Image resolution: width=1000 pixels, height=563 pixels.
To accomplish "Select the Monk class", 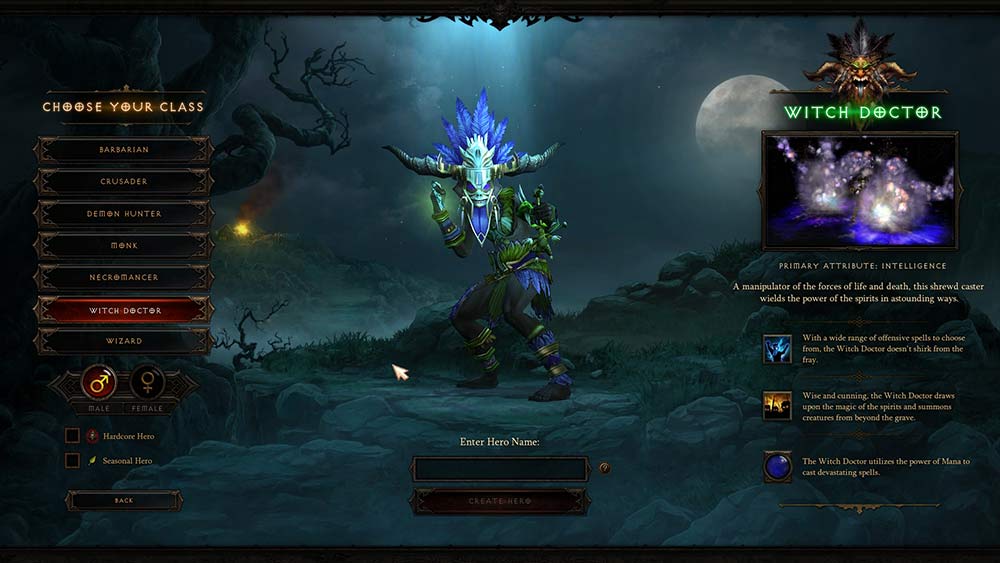I will (124, 246).
